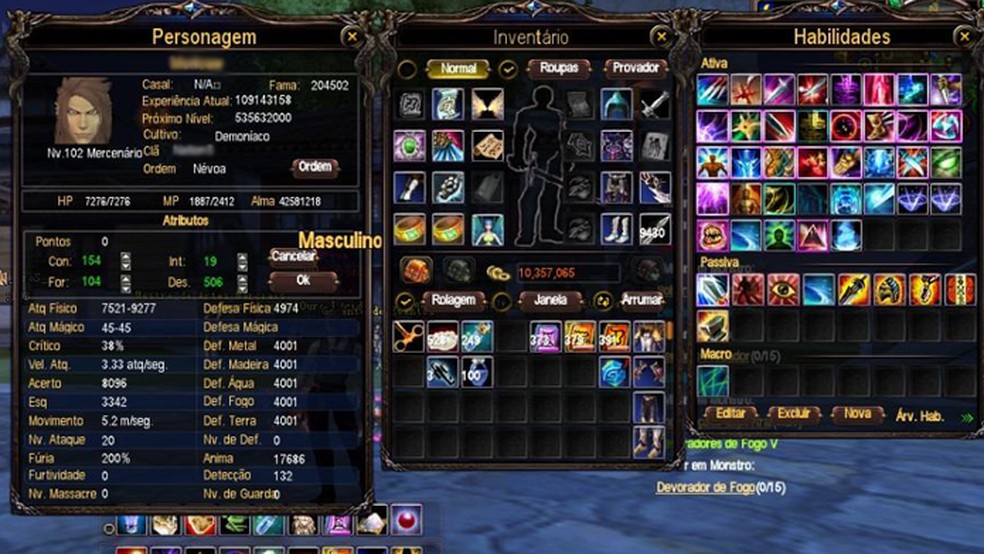This screenshot has width=984, height=554.
Task: Close the Inventário window
Action: point(660,37)
